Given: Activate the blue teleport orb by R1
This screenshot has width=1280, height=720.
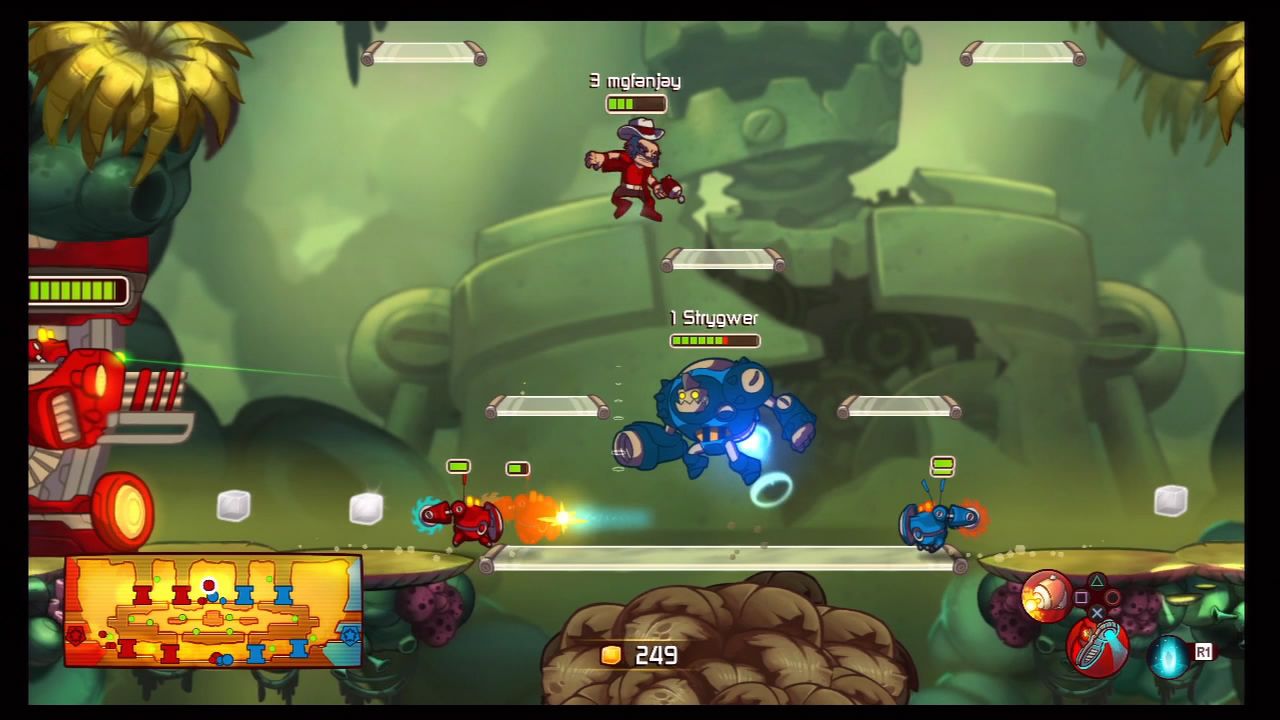Looking at the screenshot, I should pos(1168,656).
